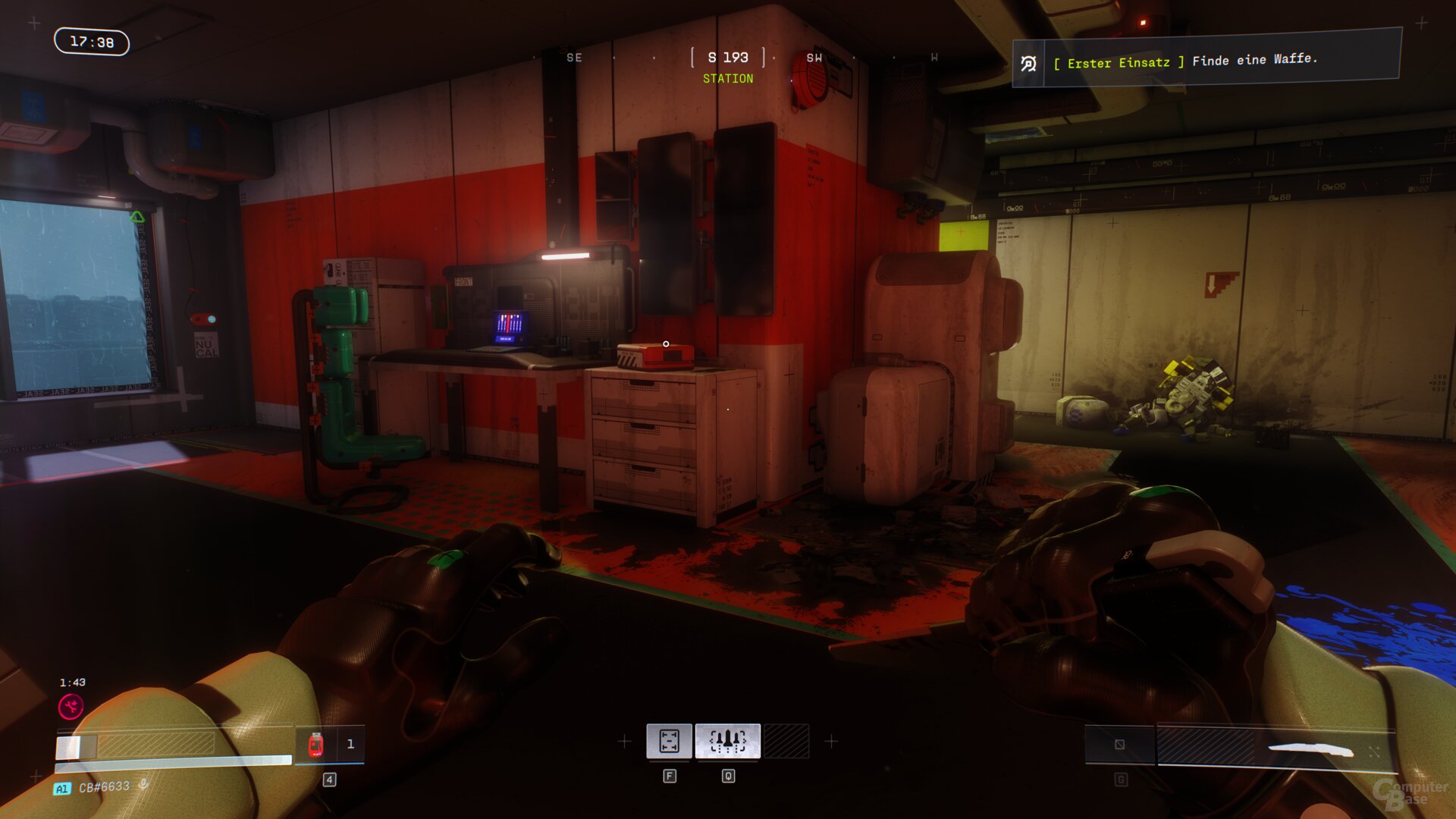Toggle the microphone icon beside CB#6633

(143, 785)
